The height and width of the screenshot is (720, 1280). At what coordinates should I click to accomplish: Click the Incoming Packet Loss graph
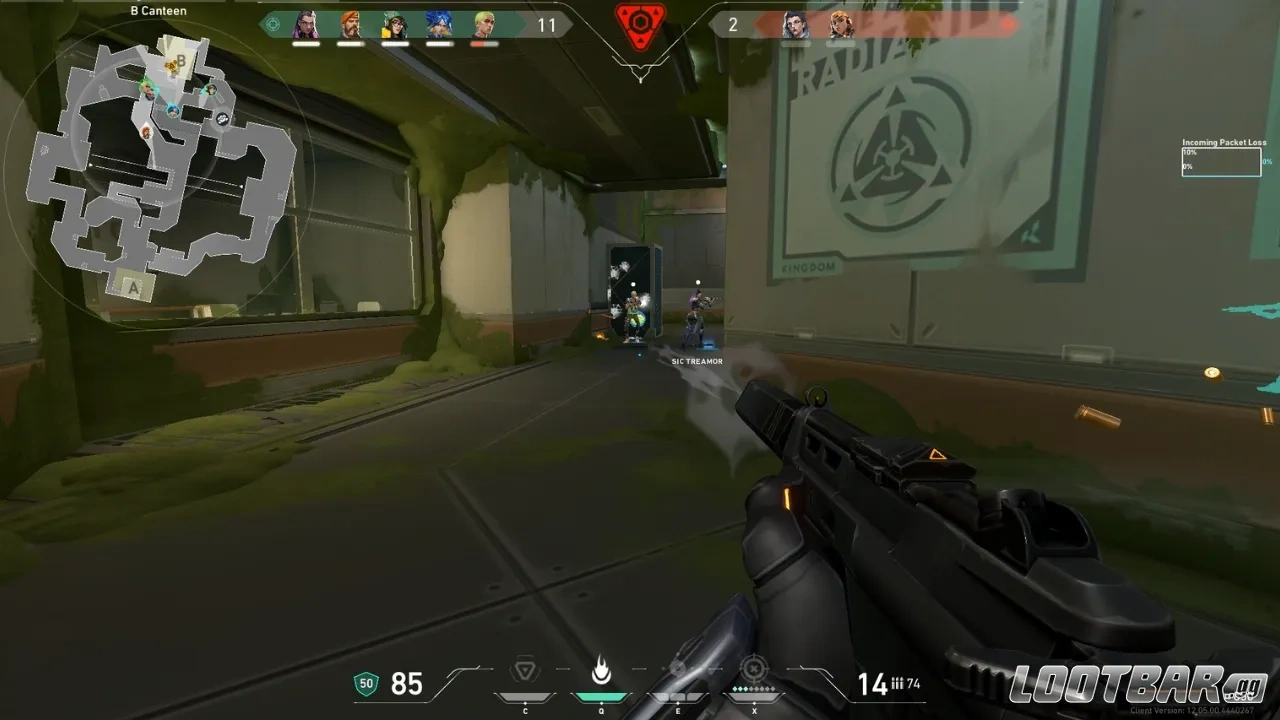click(1222, 161)
